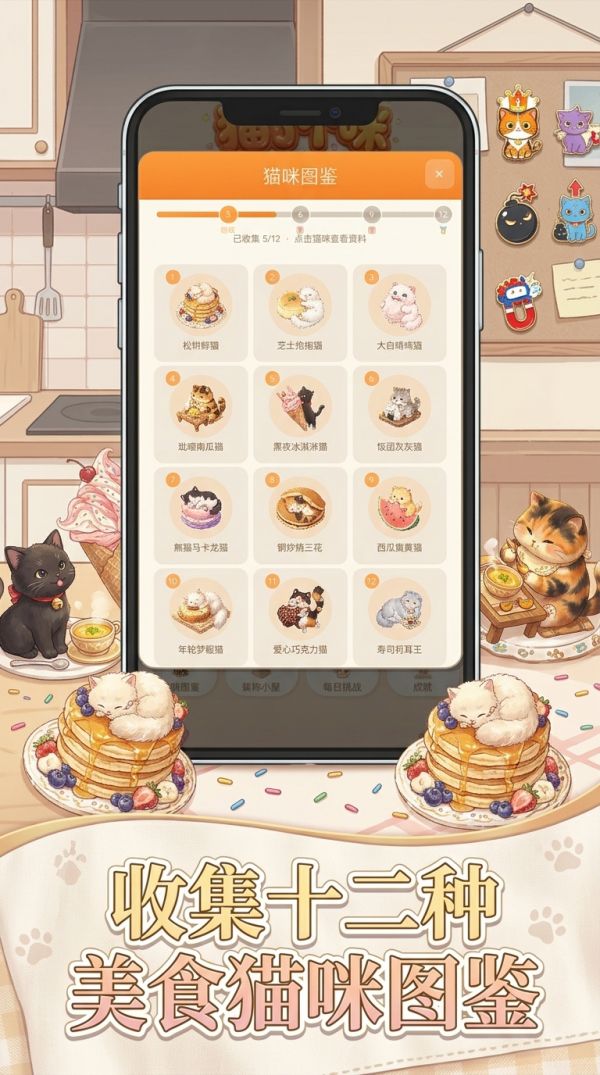Tap the 9-cat reward milestone marker

click(x=371, y=214)
